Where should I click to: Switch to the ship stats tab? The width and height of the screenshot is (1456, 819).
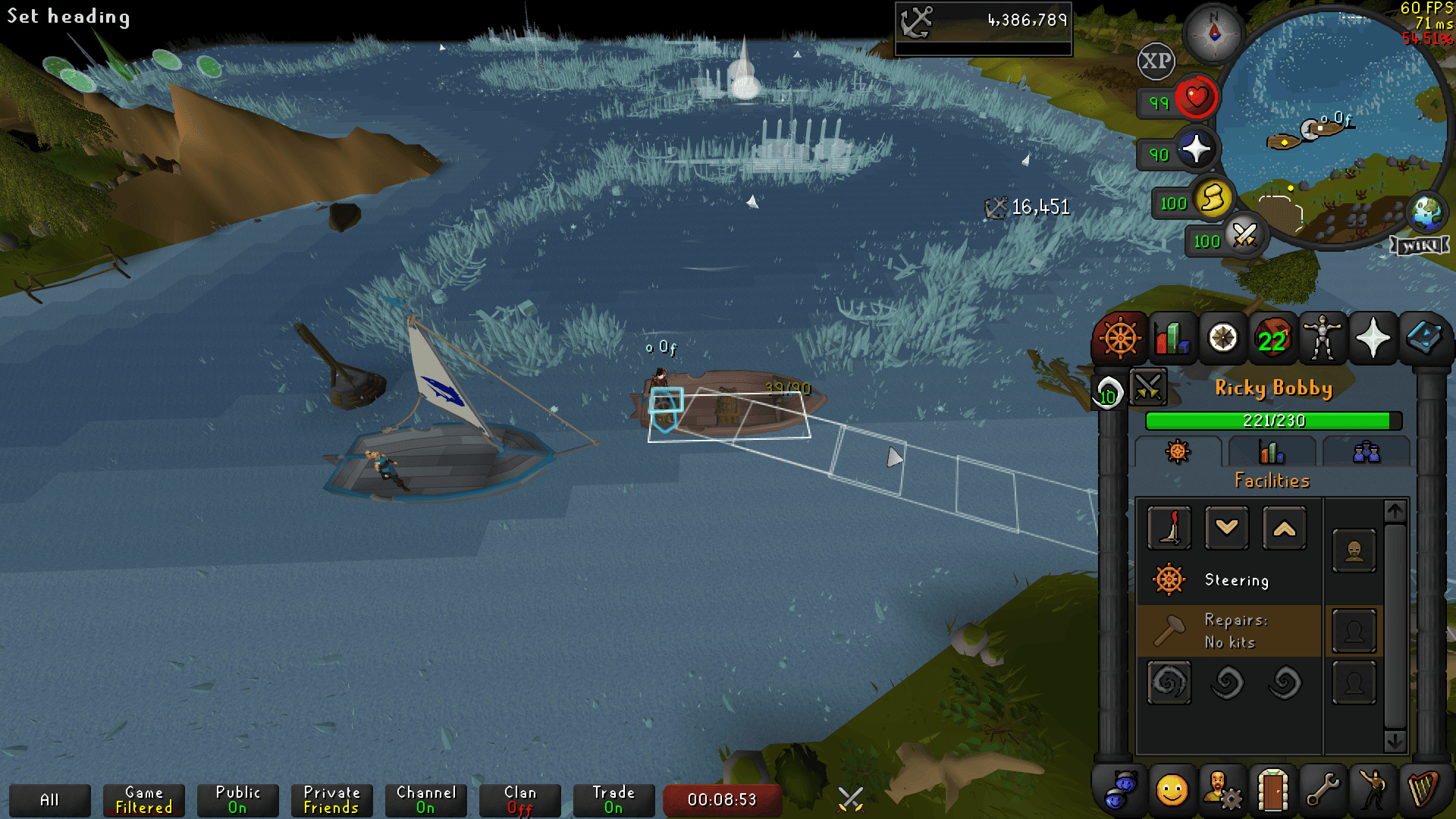tap(1271, 452)
